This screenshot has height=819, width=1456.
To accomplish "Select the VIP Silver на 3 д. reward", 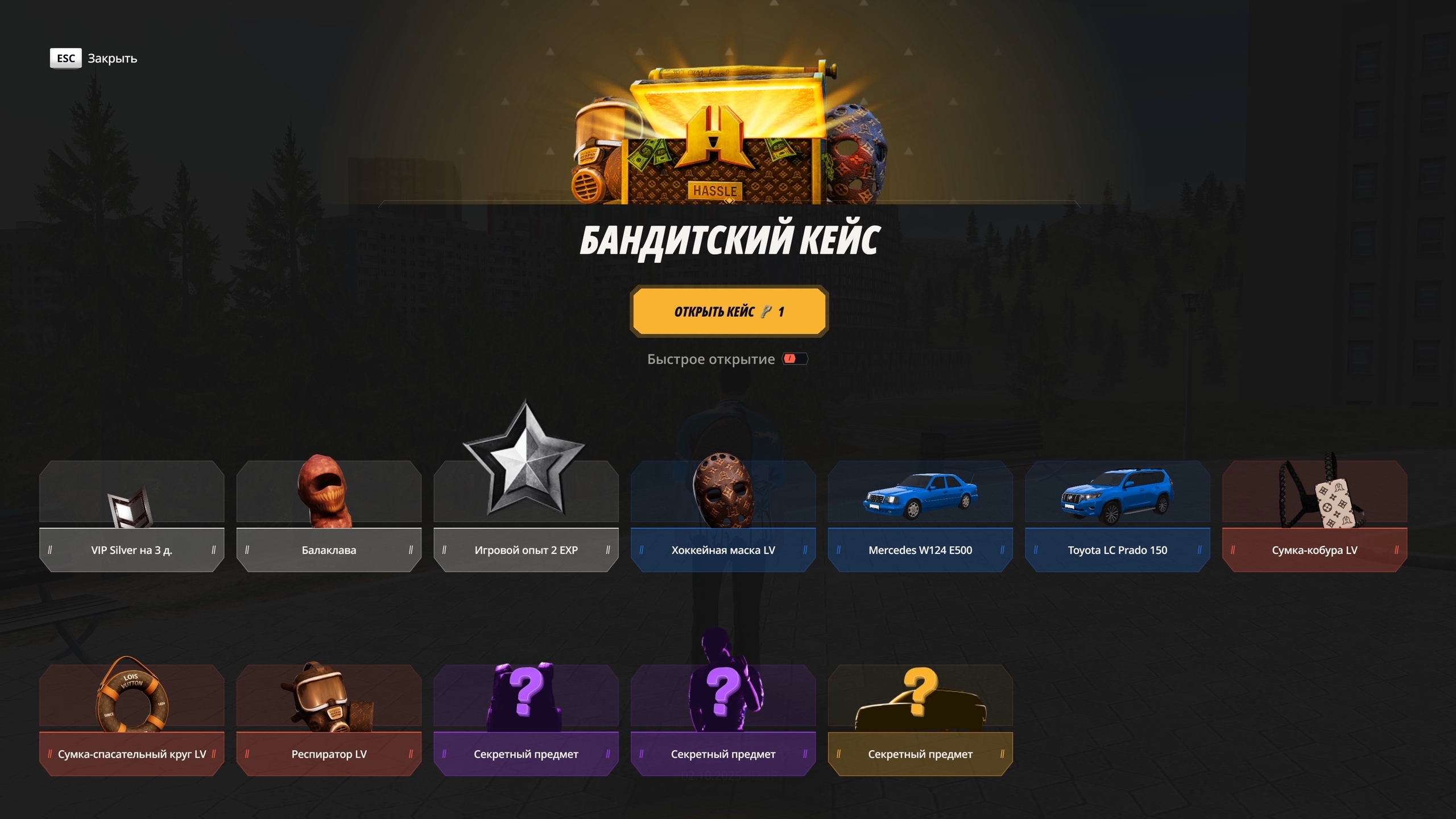I will [131, 516].
